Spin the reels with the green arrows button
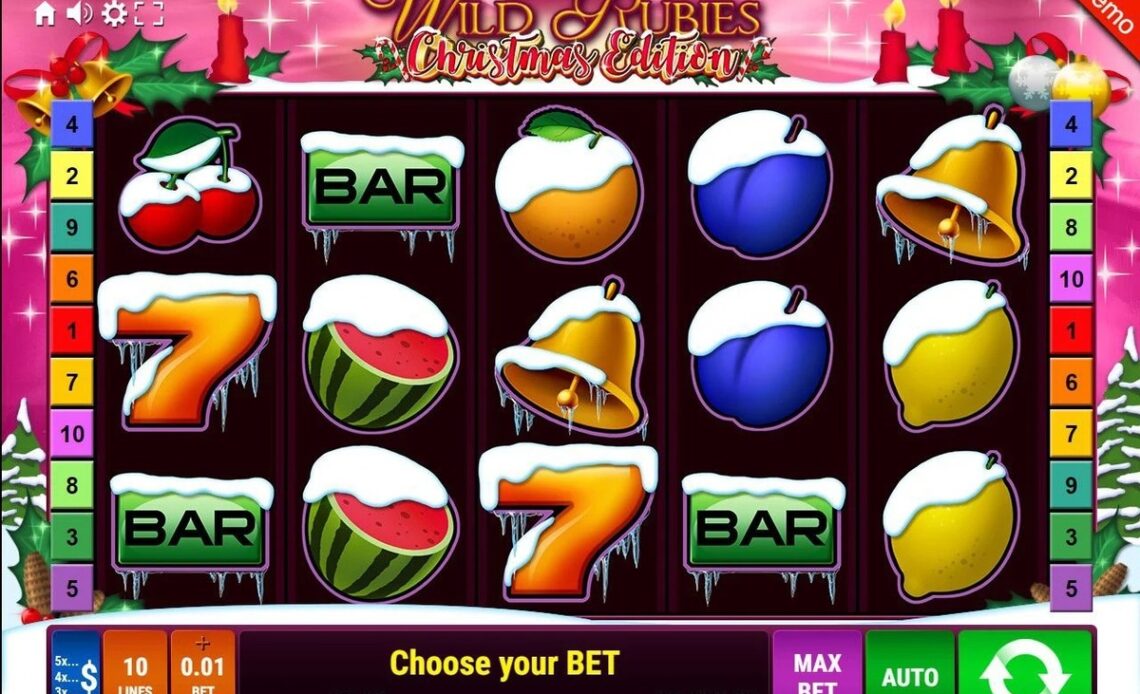 1025,666
